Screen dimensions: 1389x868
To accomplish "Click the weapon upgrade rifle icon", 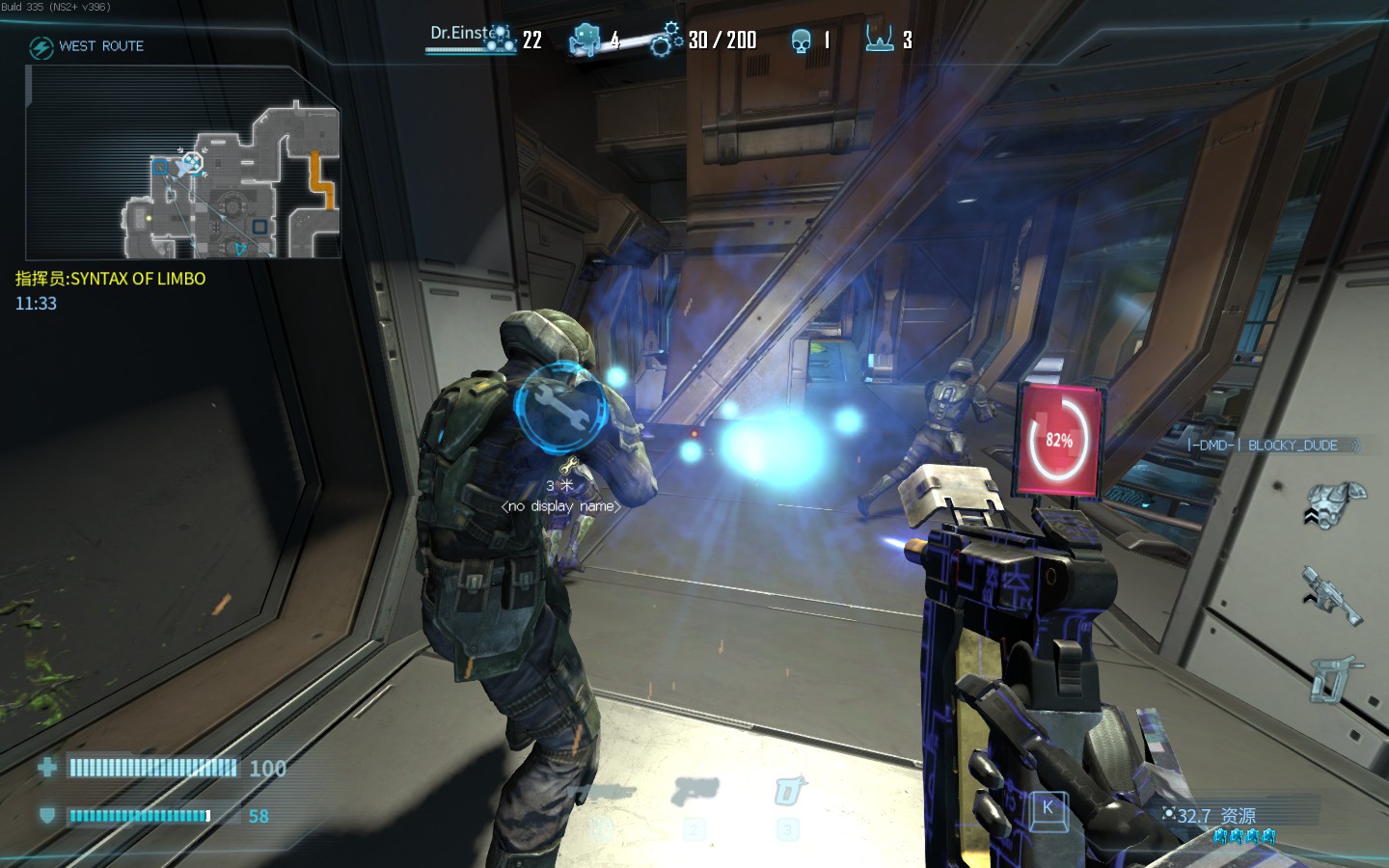I will pyautogui.click(x=1332, y=594).
